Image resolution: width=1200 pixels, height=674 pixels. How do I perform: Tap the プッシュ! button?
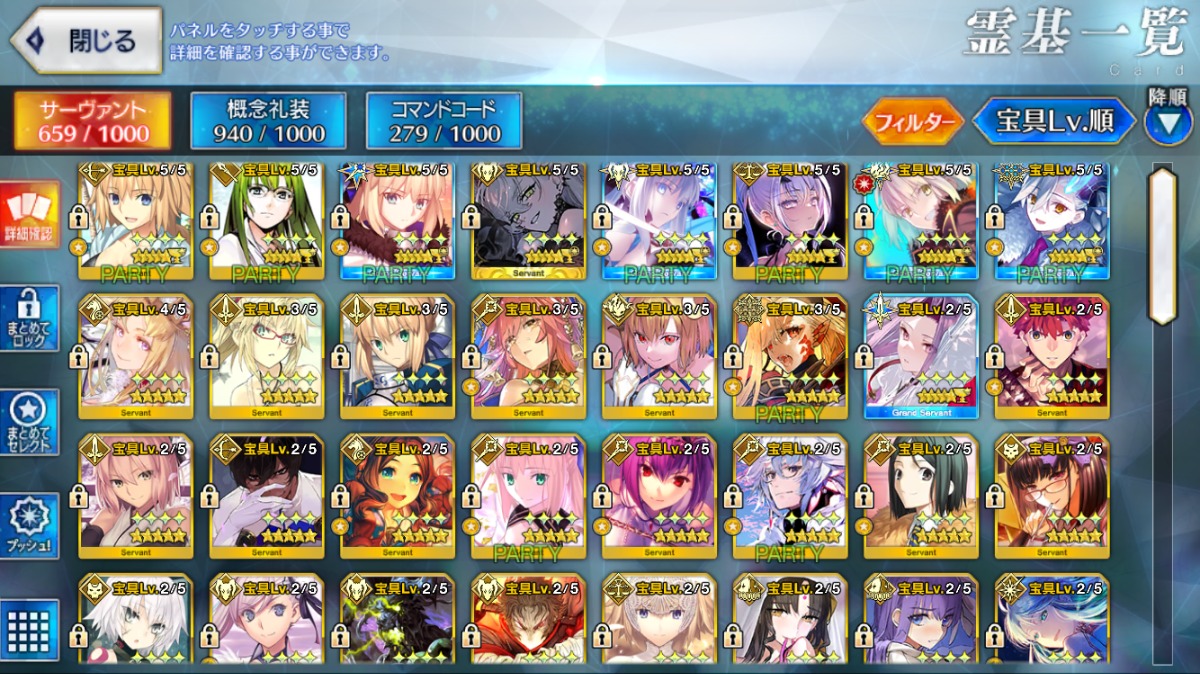pos(30,526)
